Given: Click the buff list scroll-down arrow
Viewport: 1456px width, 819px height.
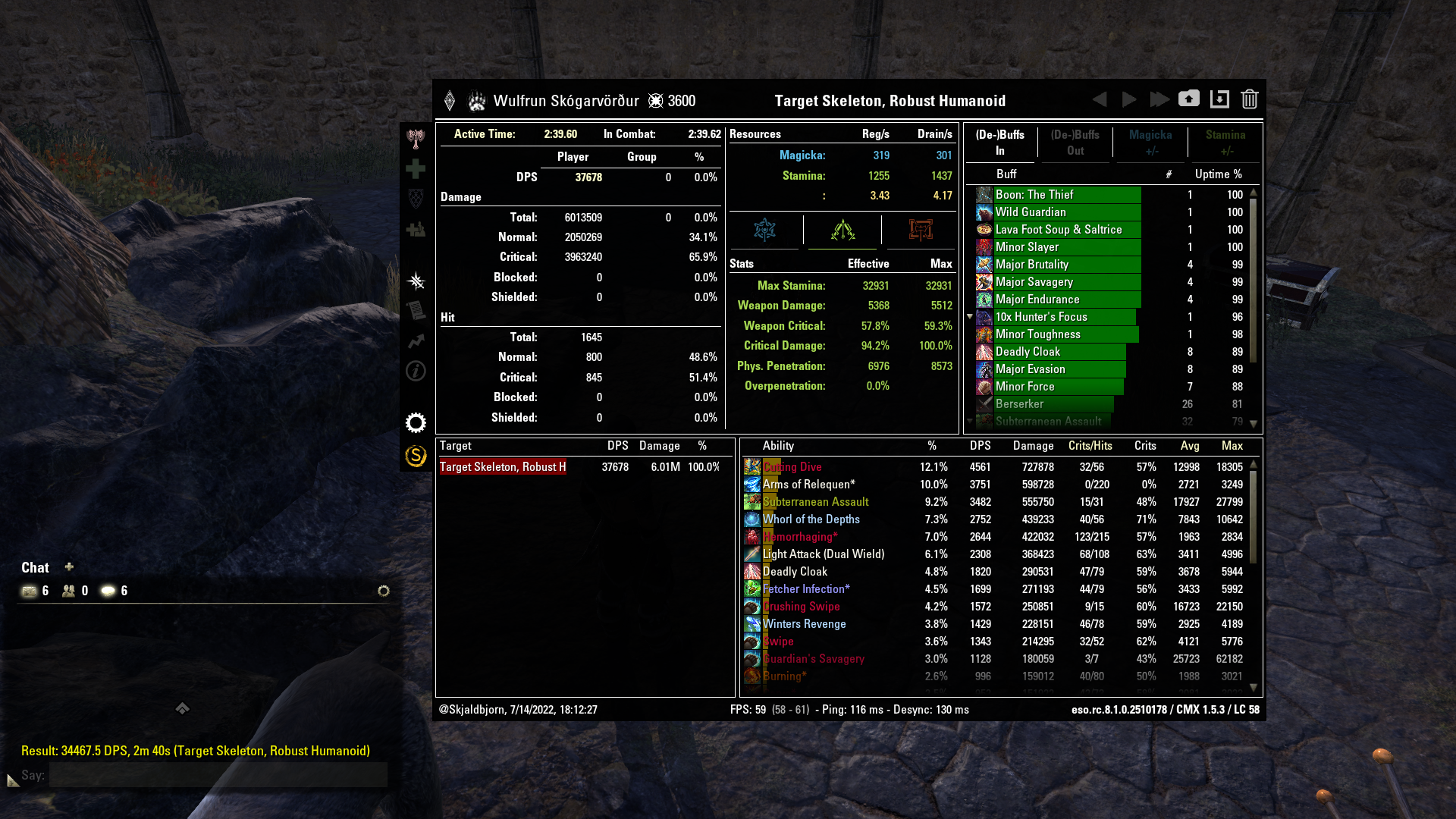Looking at the screenshot, I should 1255,424.
